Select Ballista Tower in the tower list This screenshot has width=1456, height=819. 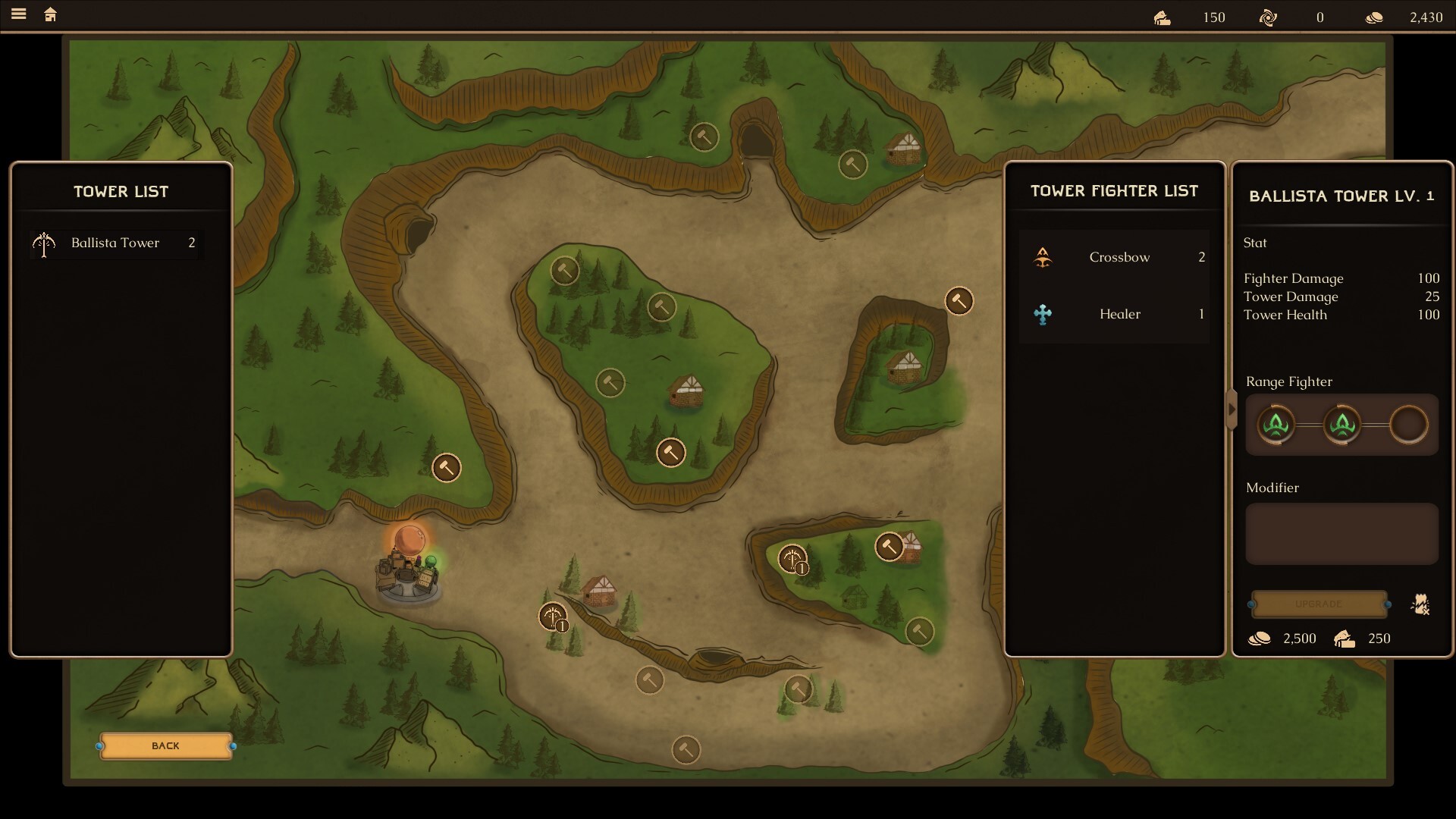coord(115,243)
